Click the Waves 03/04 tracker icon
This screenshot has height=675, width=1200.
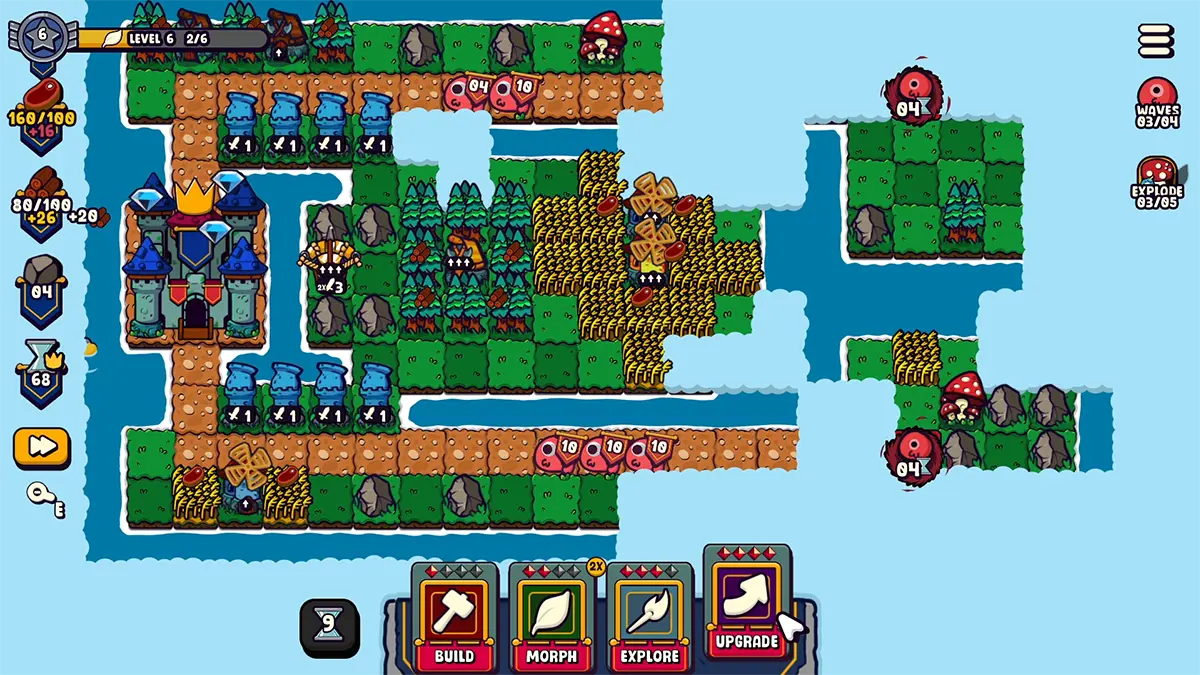click(1157, 102)
